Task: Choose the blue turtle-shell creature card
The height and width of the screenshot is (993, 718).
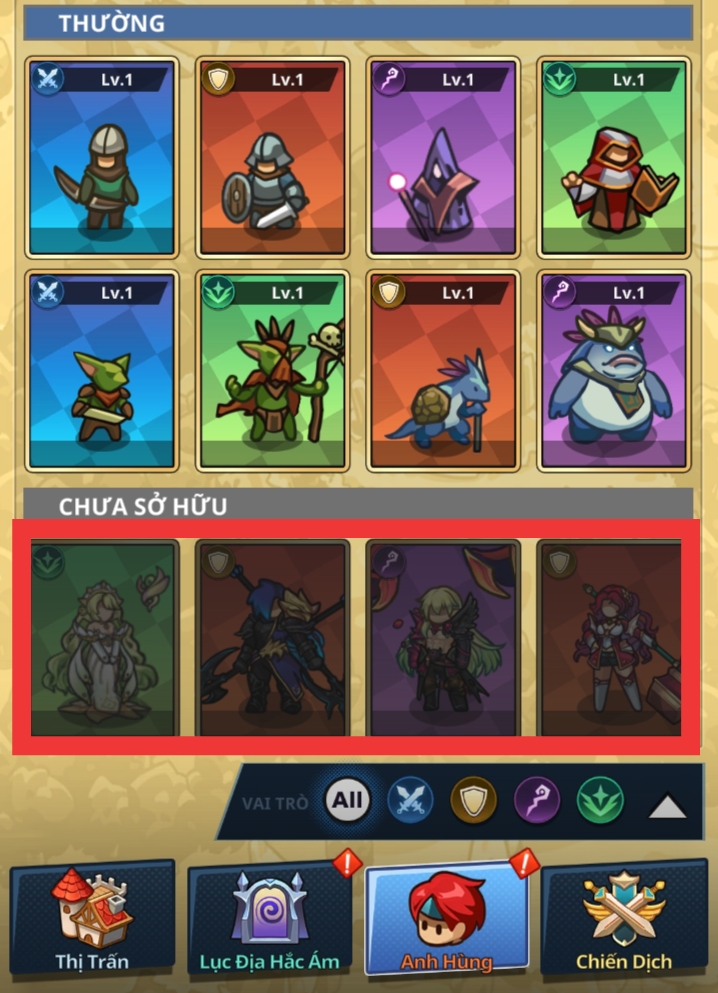Action: [x=444, y=371]
